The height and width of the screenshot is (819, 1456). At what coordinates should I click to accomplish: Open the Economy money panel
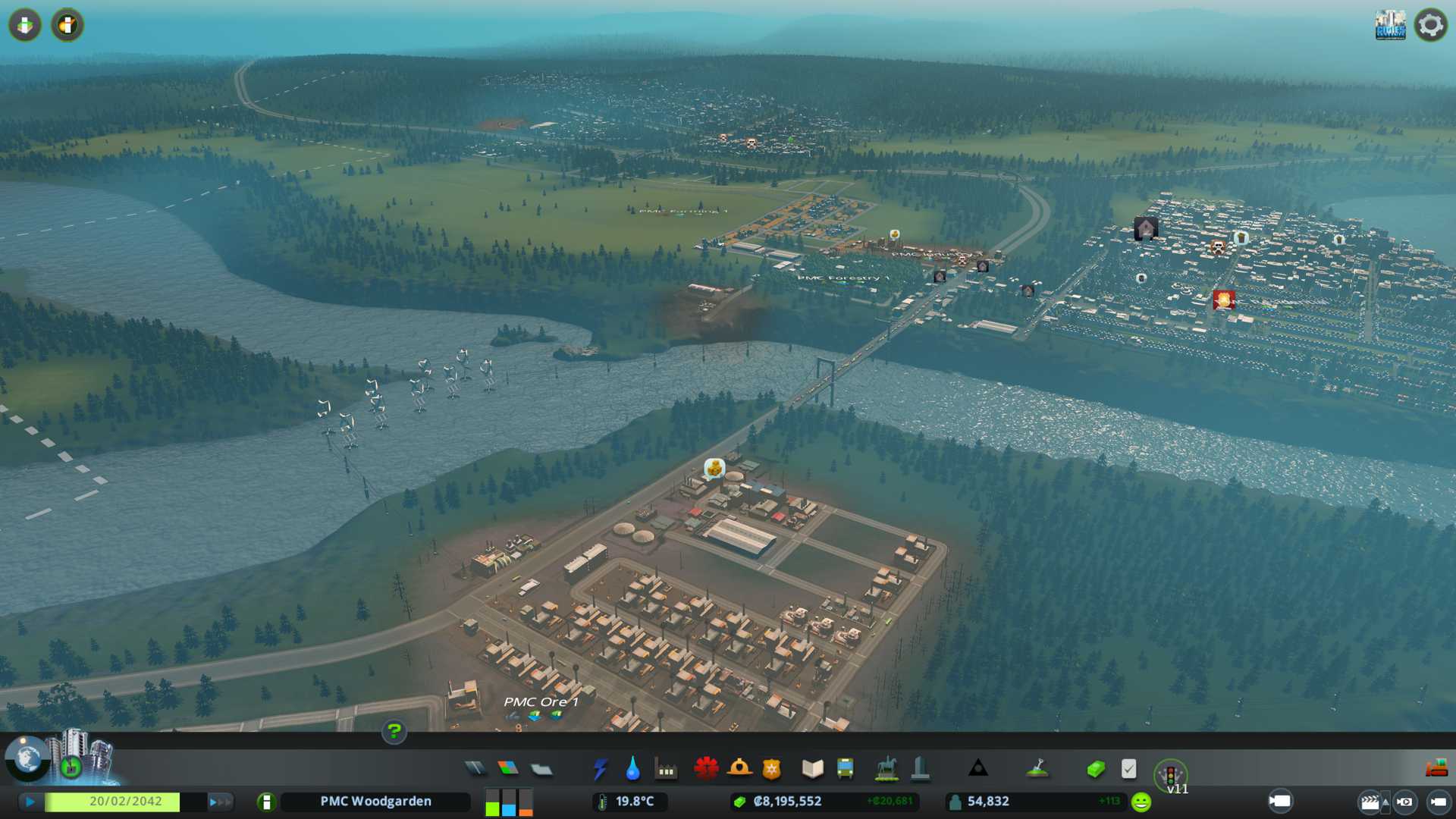click(1095, 769)
